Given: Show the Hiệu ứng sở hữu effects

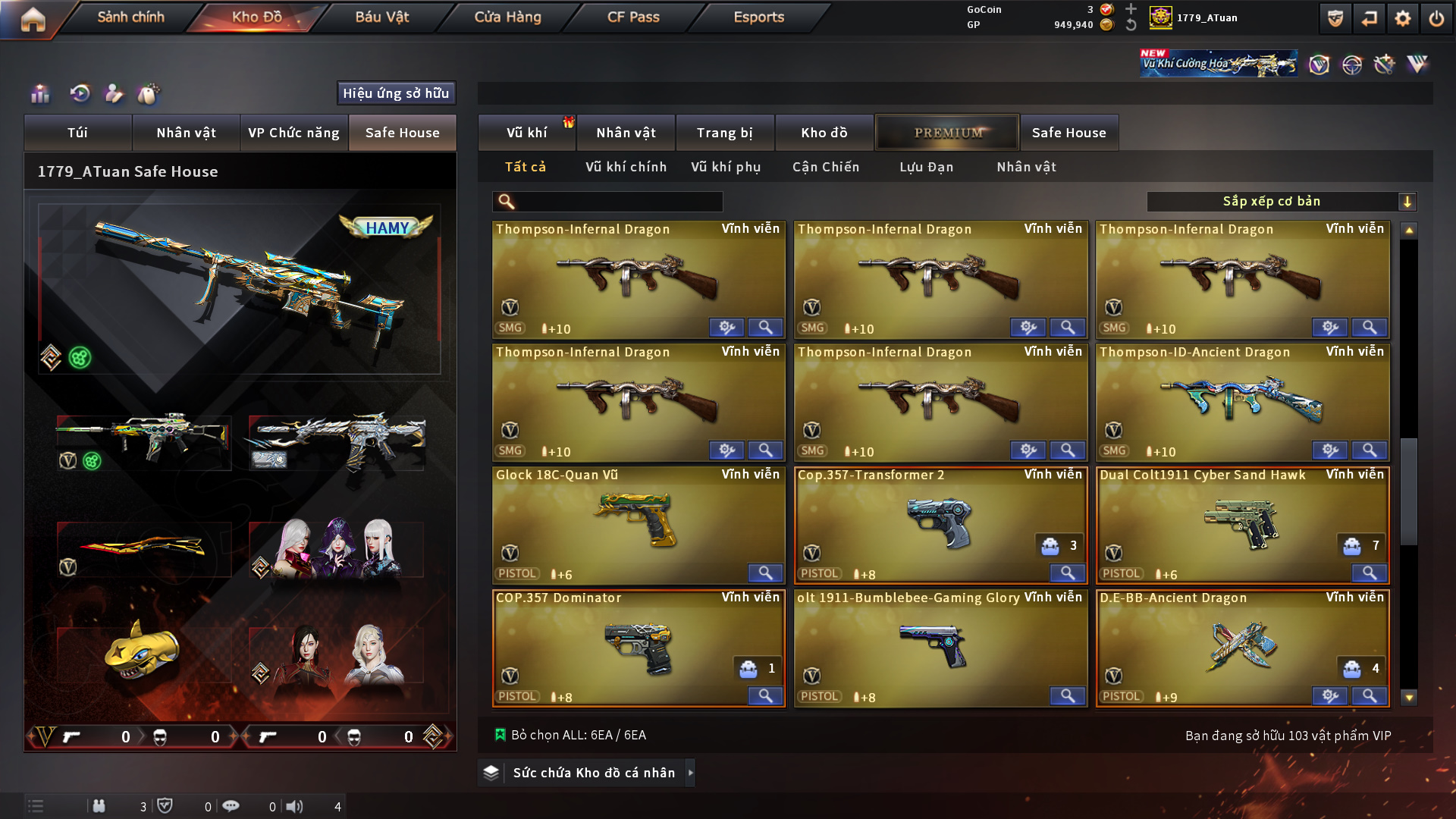Looking at the screenshot, I should point(396,93).
